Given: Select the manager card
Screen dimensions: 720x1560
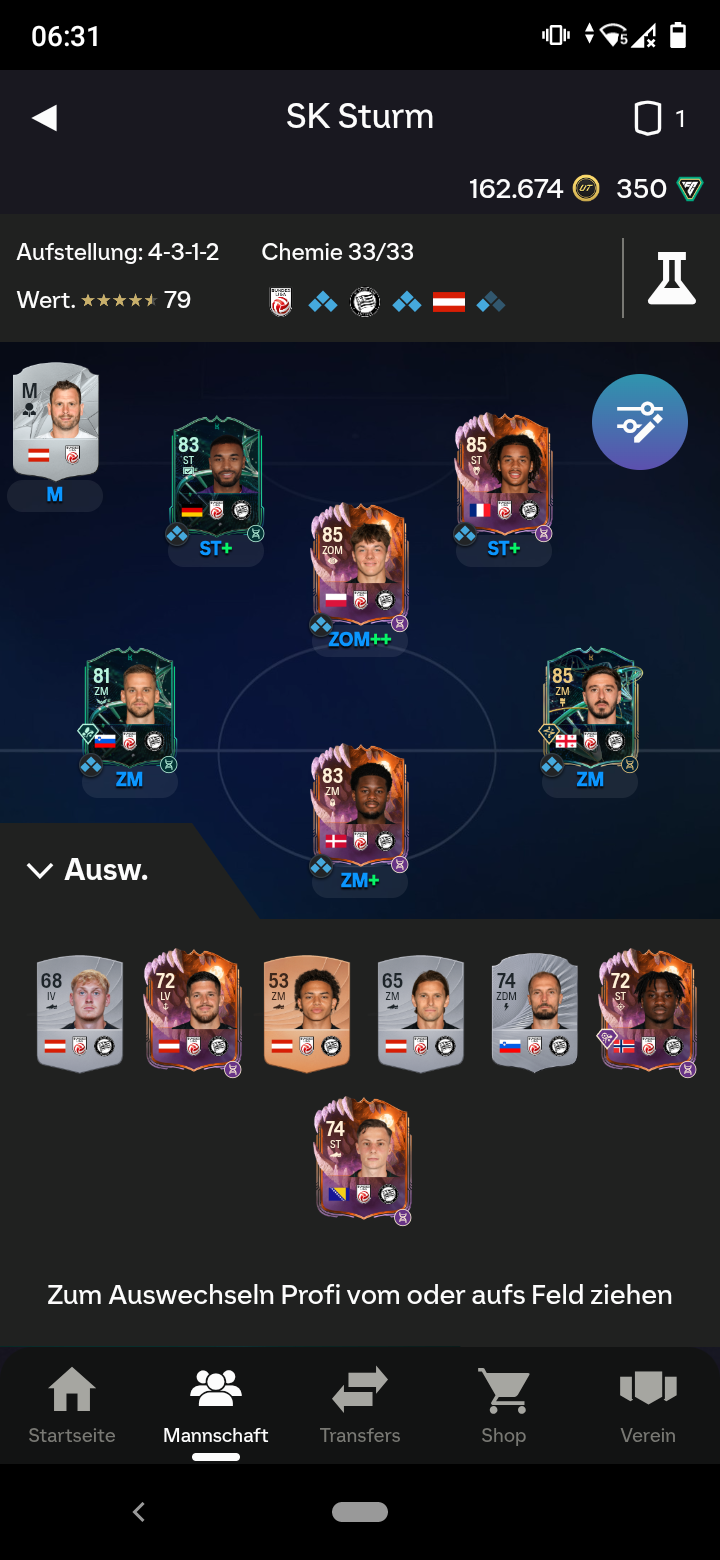Looking at the screenshot, I should [x=55, y=420].
